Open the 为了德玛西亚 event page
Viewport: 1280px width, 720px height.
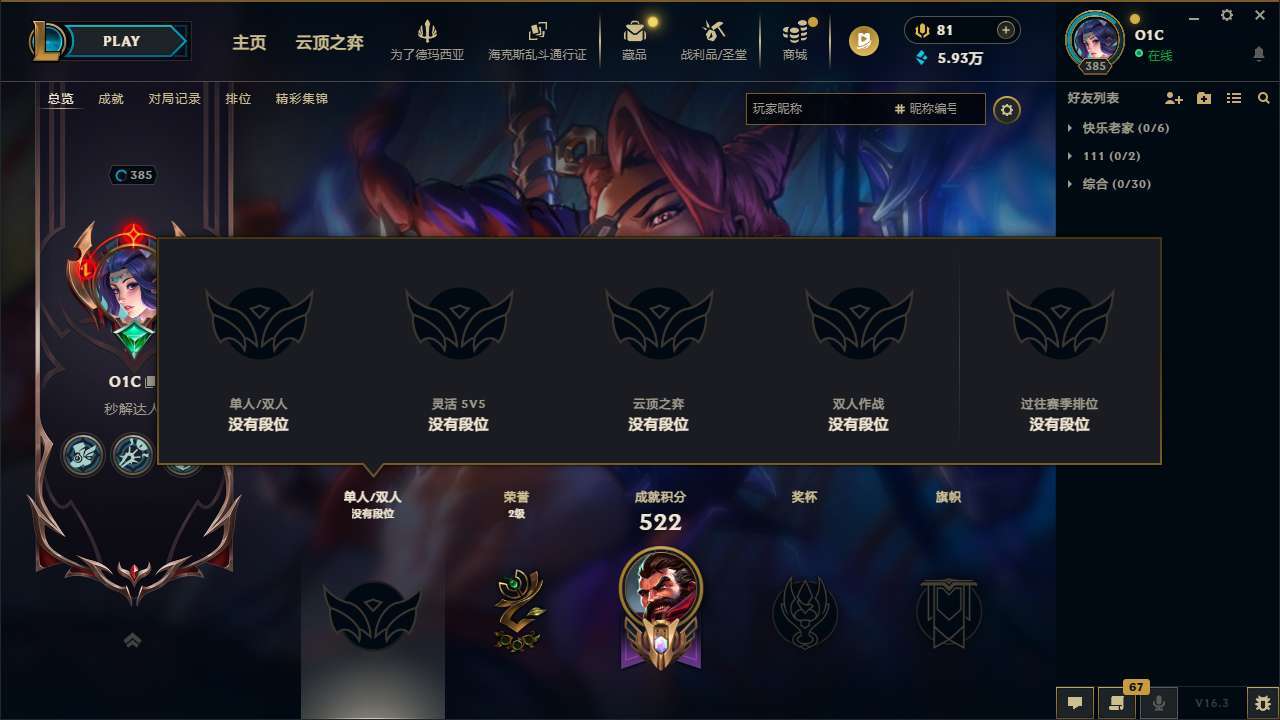[428, 40]
